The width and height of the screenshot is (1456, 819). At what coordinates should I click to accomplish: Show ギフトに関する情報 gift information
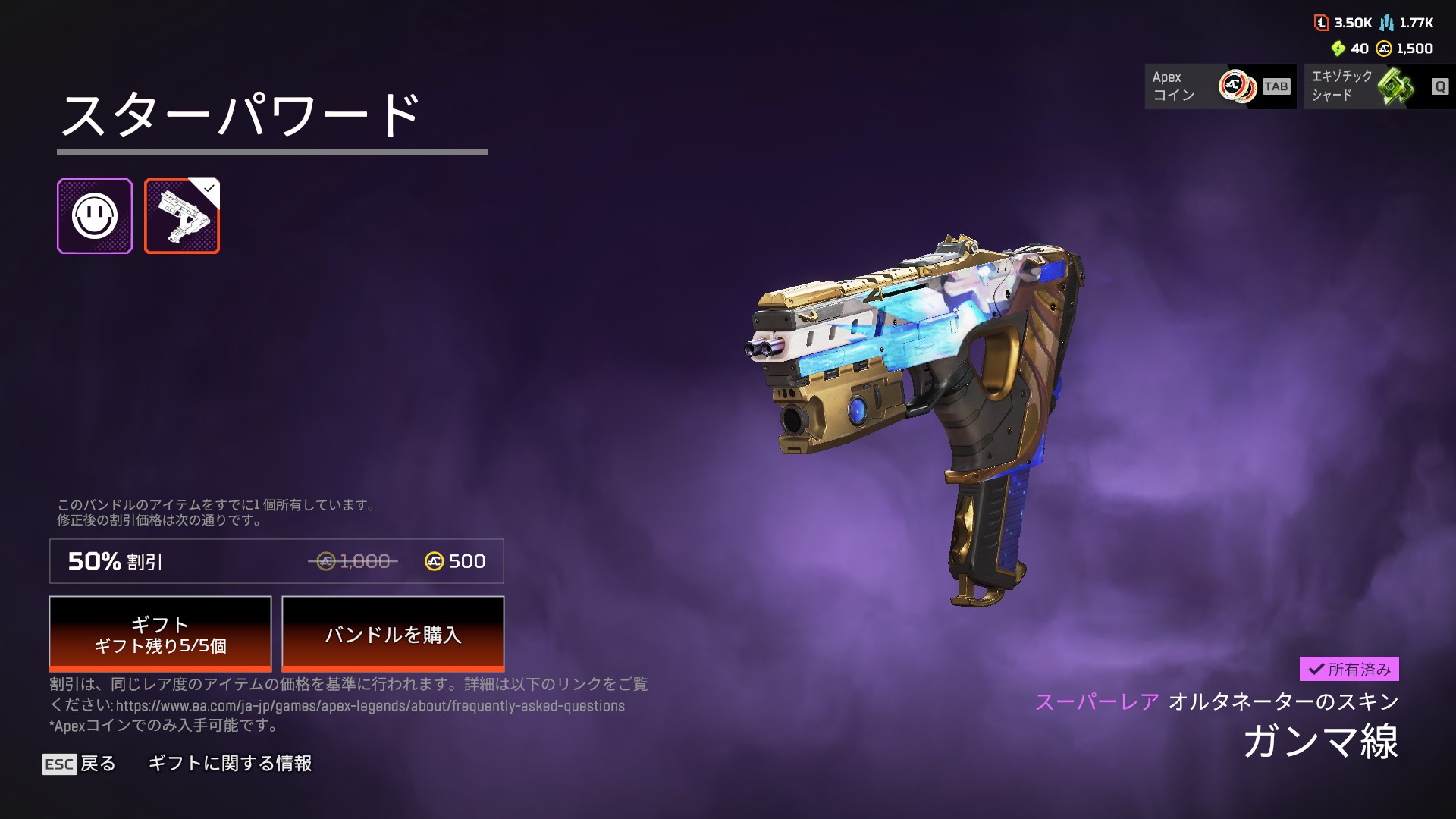(x=230, y=764)
